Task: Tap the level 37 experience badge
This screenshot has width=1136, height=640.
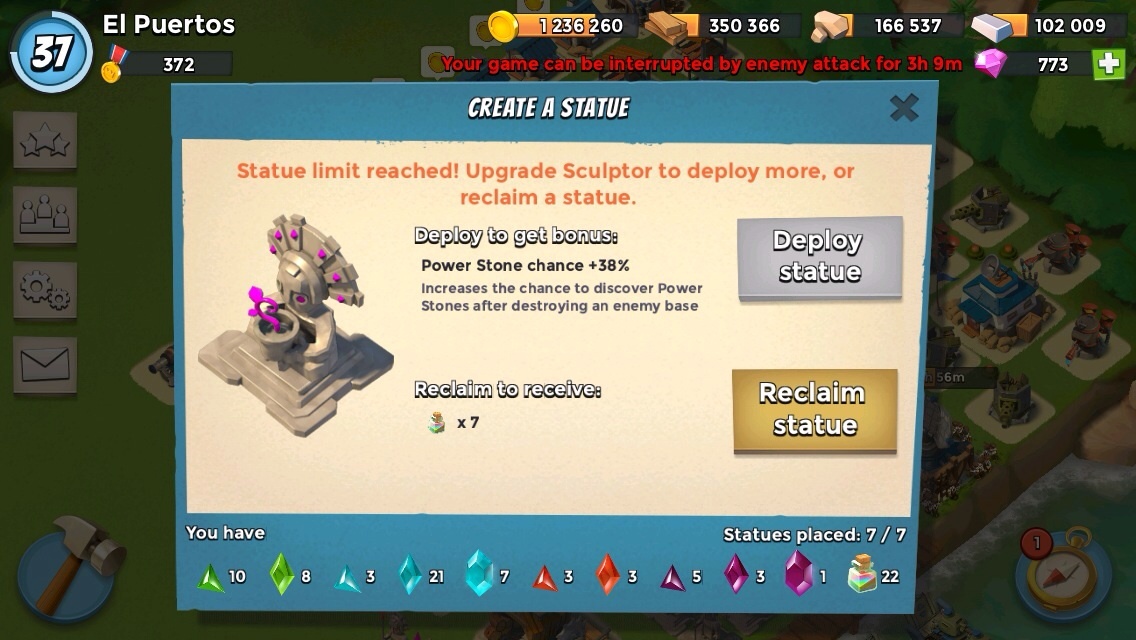Action: [x=51, y=53]
